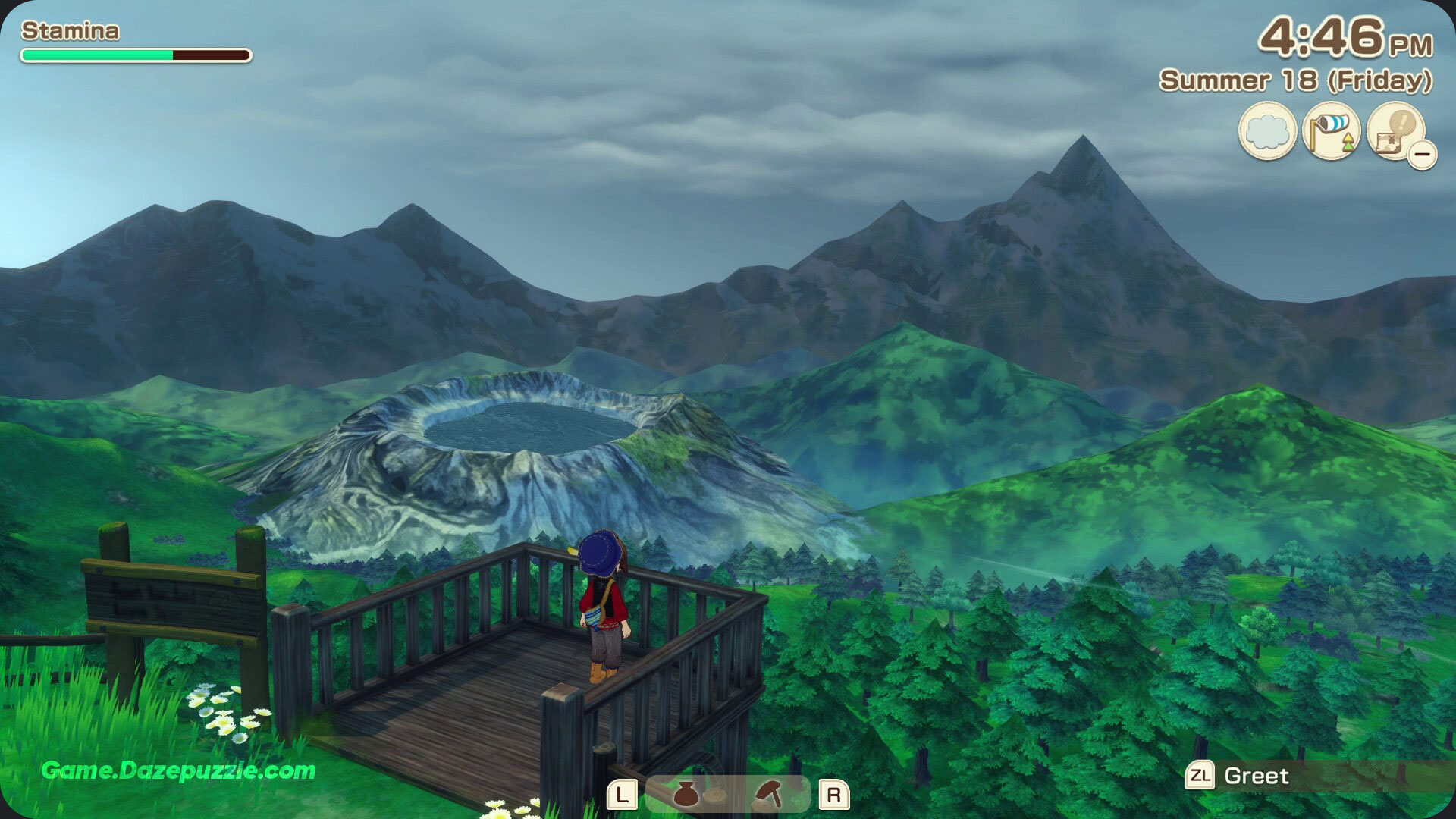
Task: Open the windsock wind indicator
Action: tap(1331, 131)
